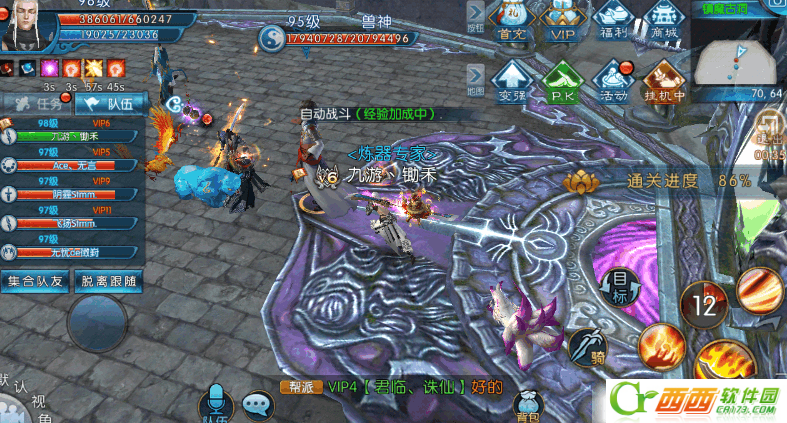Open the 变强 power-up menu

pos(512,82)
